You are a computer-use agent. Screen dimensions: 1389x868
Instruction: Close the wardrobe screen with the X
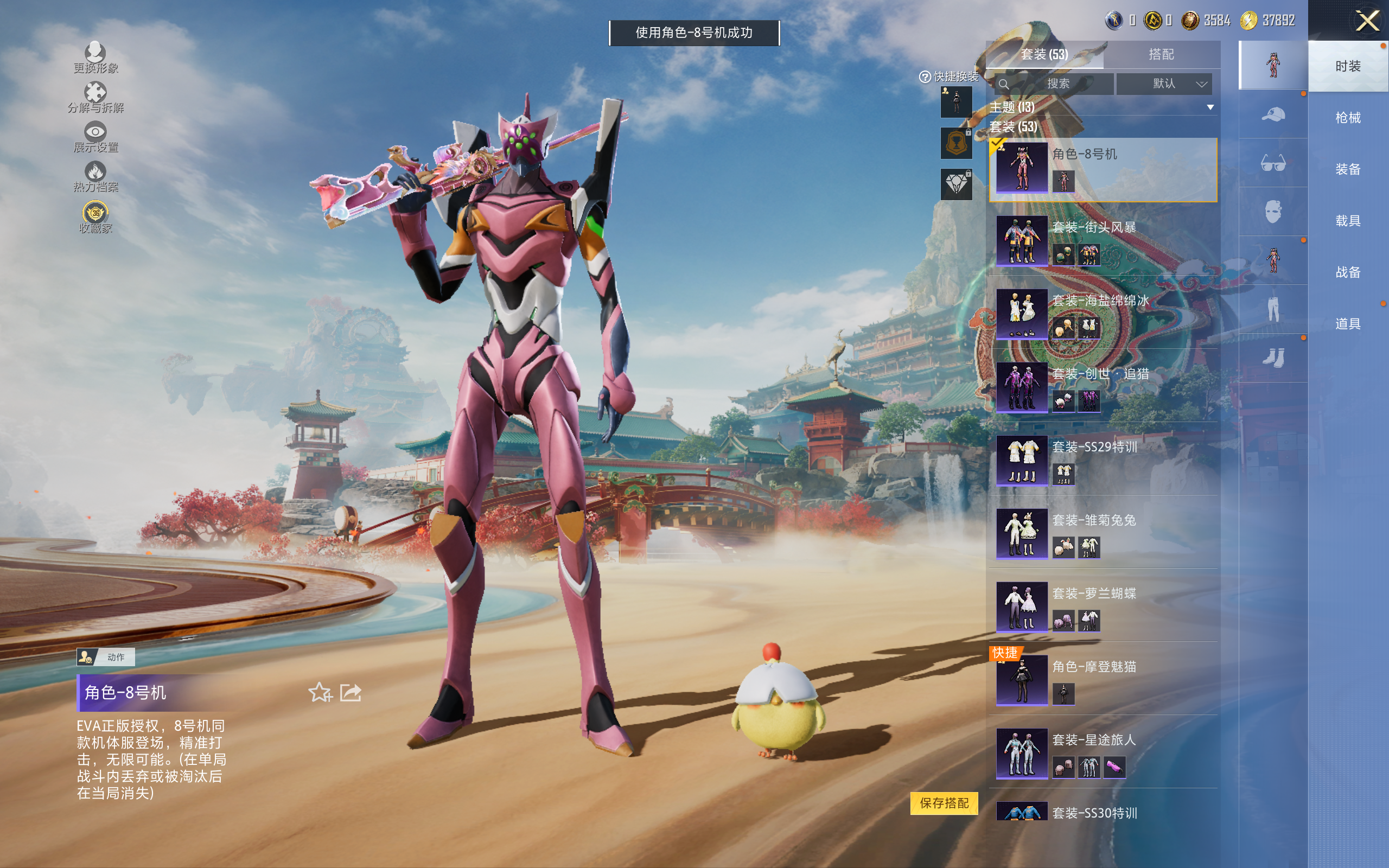(1367, 22)
